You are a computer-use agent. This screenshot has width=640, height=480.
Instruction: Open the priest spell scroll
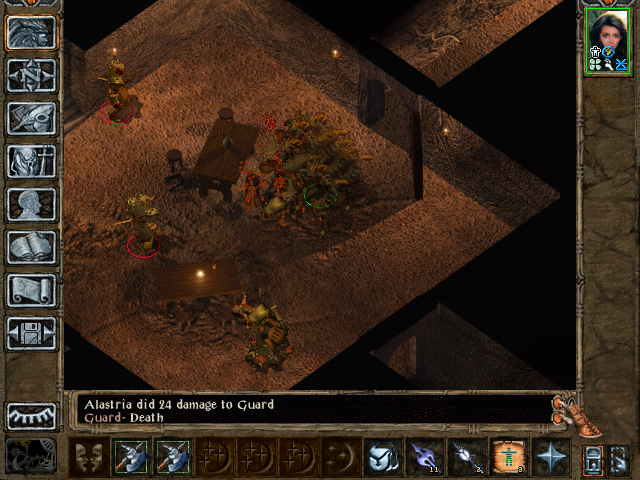32,290
